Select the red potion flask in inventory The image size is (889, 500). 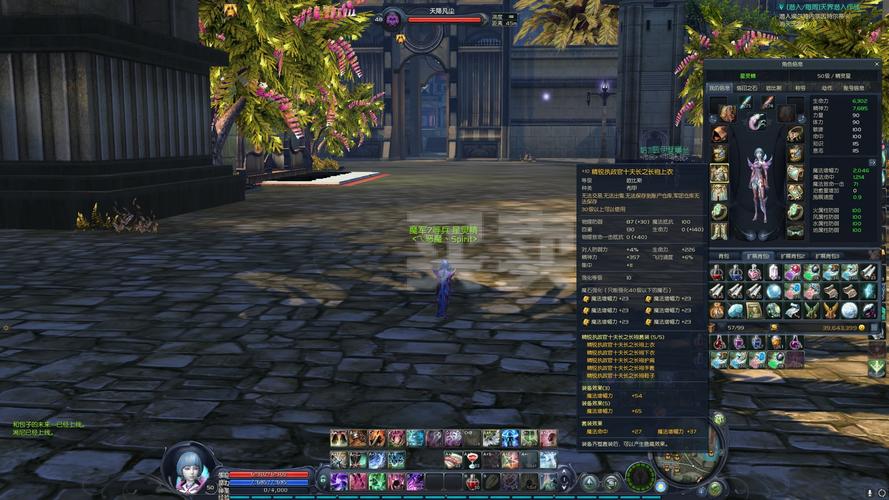coord(717,272)
